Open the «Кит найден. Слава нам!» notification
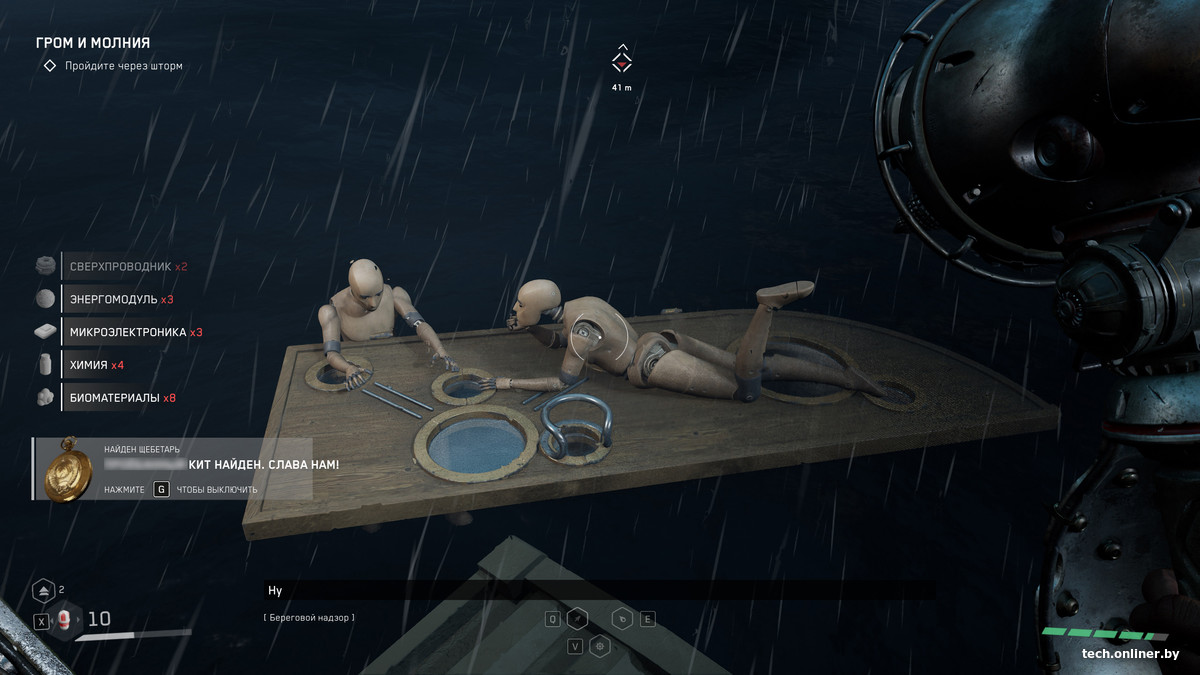1200x675 pixels. [264, 465]
